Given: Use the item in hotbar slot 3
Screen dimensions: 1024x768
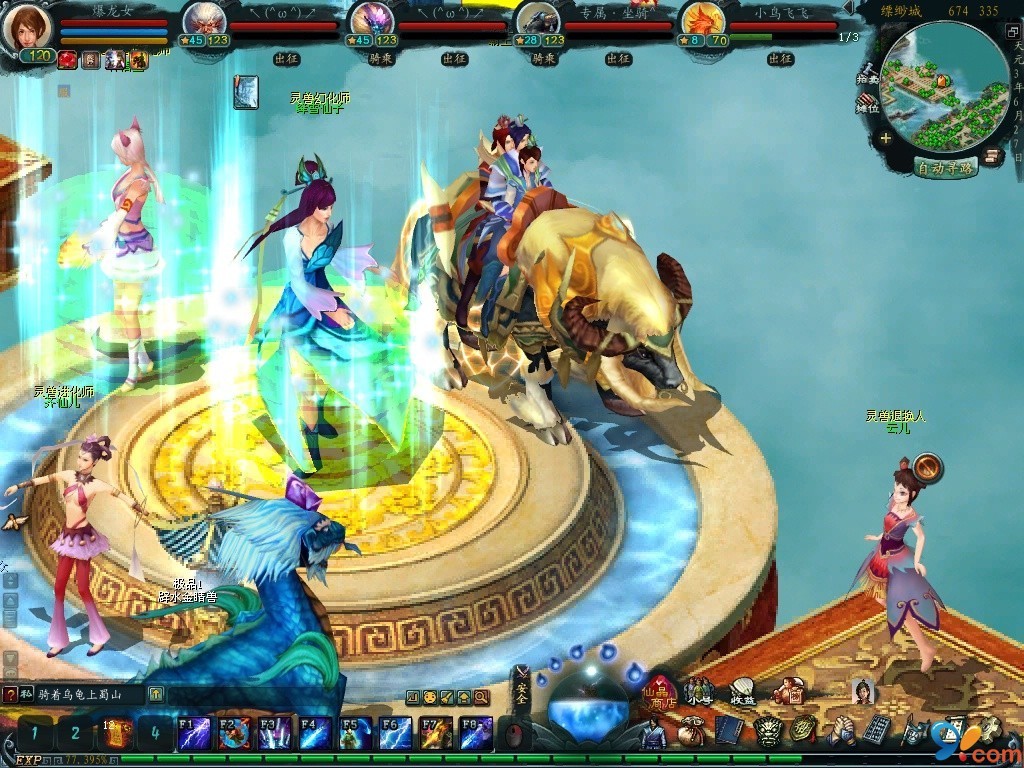Looking at the screenshot, I should [x=114, y=734].
